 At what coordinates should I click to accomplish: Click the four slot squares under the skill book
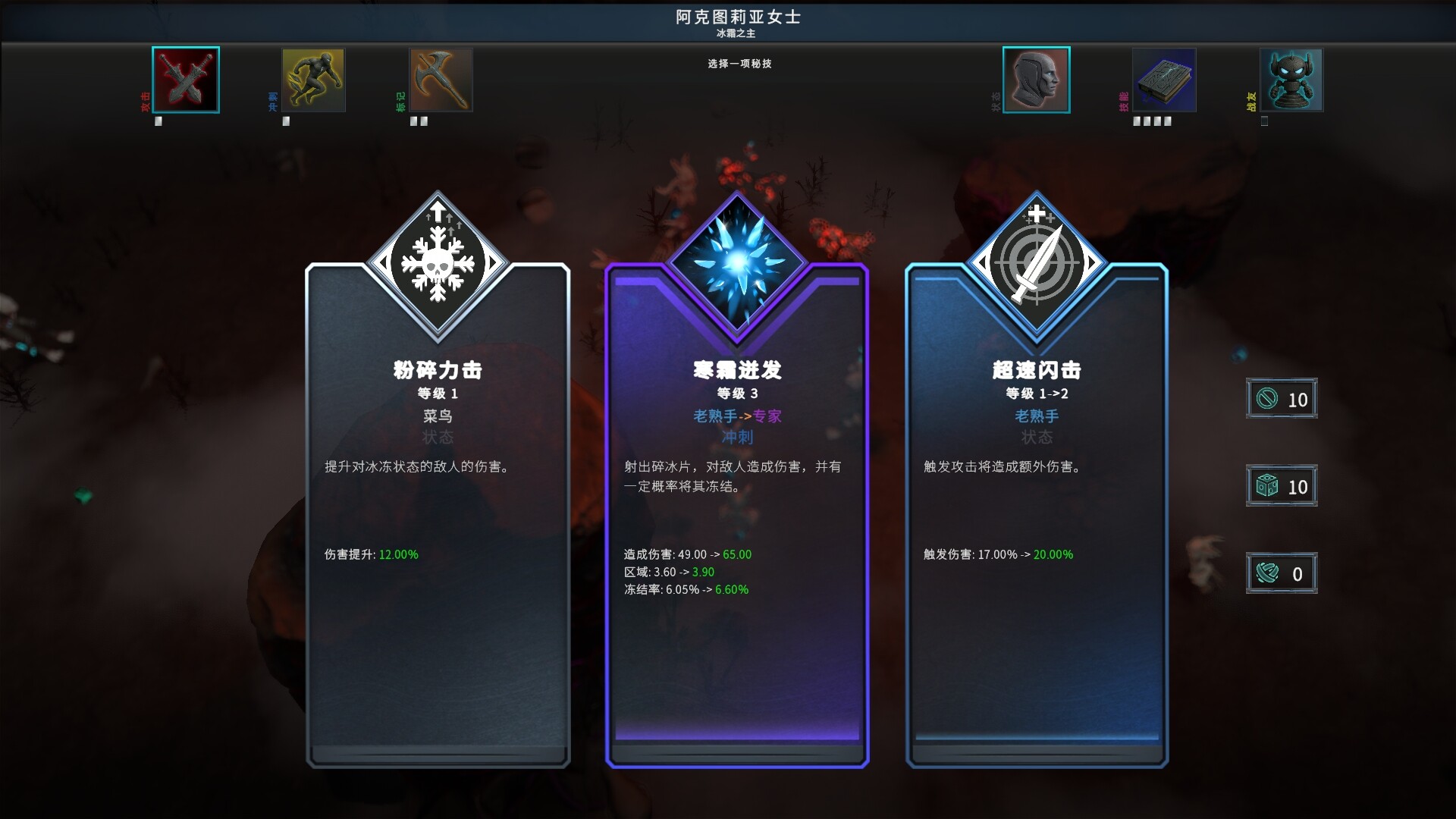coord(1151,120)
